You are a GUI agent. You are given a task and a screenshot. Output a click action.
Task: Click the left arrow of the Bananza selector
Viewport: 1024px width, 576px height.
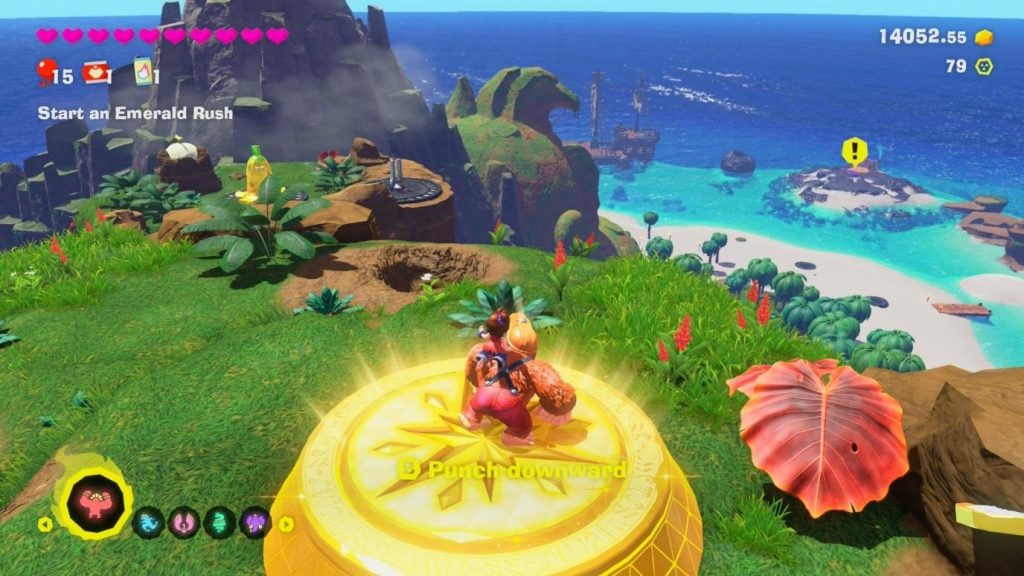tap(44, 523)
